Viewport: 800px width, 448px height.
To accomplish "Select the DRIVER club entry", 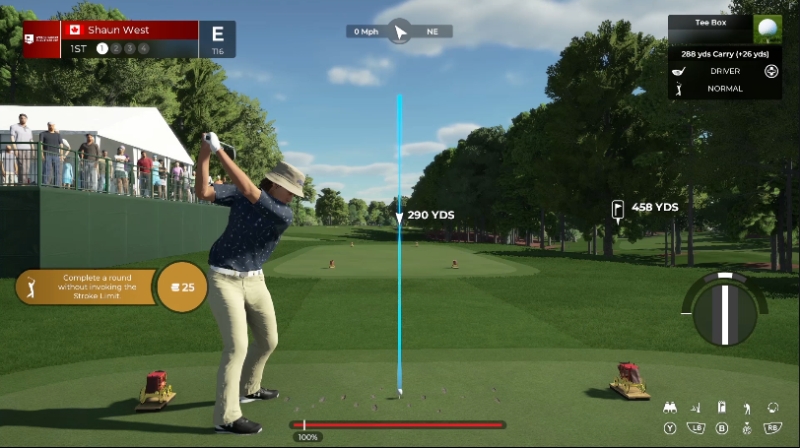I will (725, 71).
